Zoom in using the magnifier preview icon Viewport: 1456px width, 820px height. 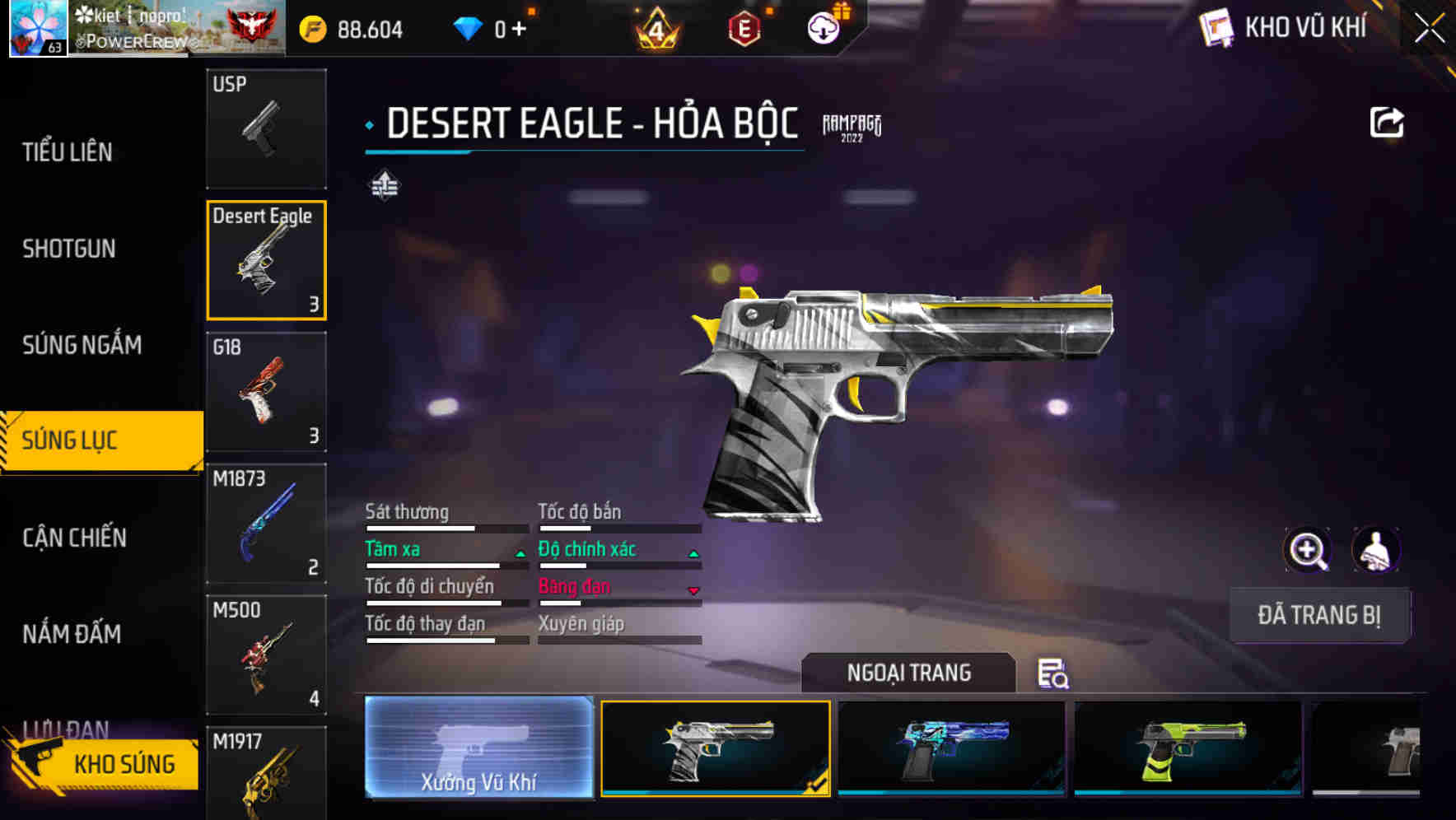[1309, 550]
